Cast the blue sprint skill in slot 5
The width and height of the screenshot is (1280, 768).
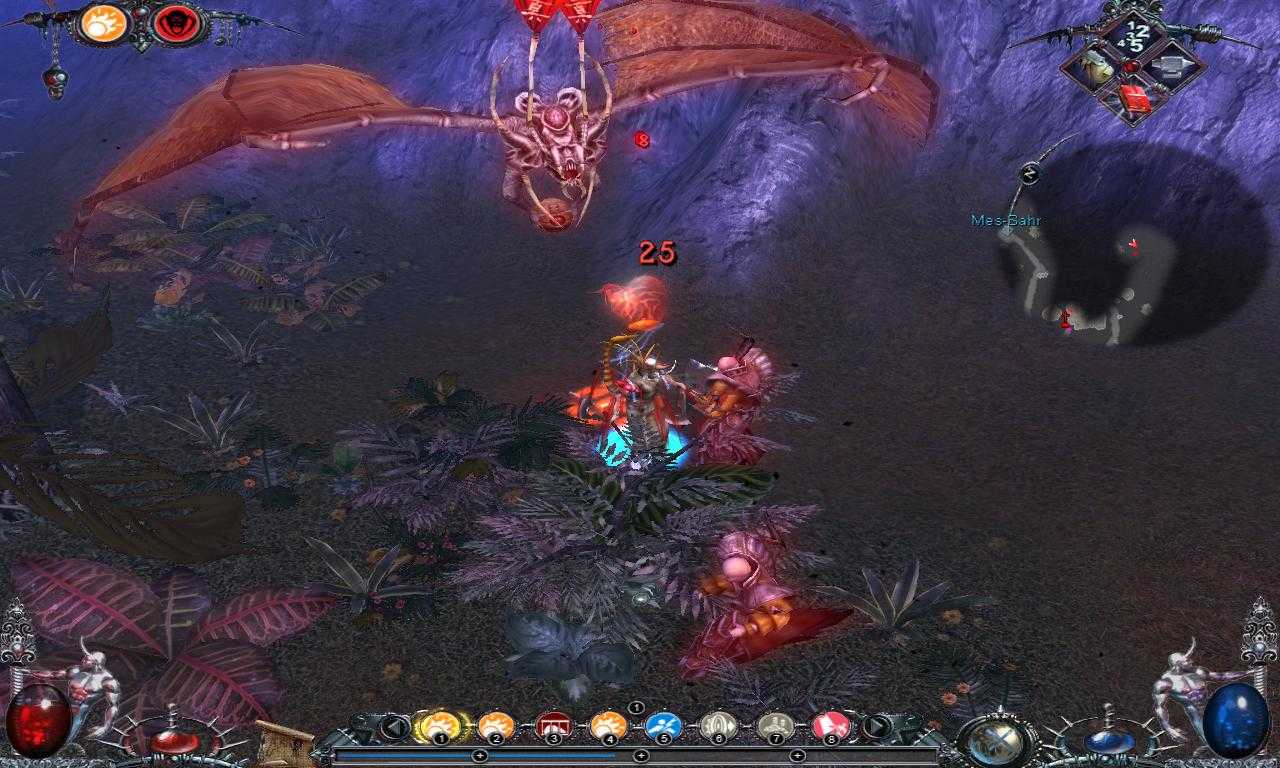[663, 724]
